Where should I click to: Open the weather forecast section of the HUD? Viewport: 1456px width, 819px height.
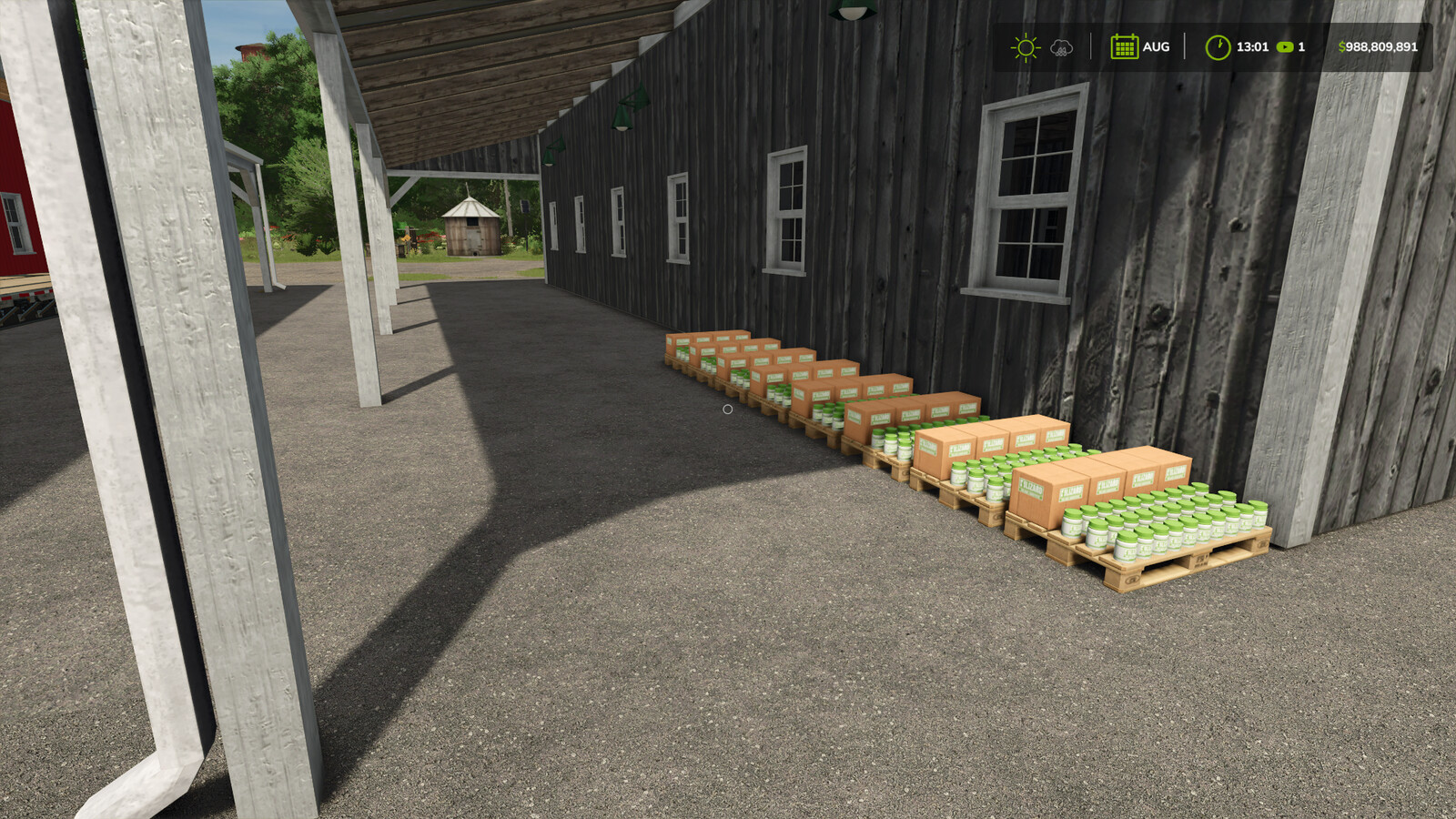[1042, 45]
